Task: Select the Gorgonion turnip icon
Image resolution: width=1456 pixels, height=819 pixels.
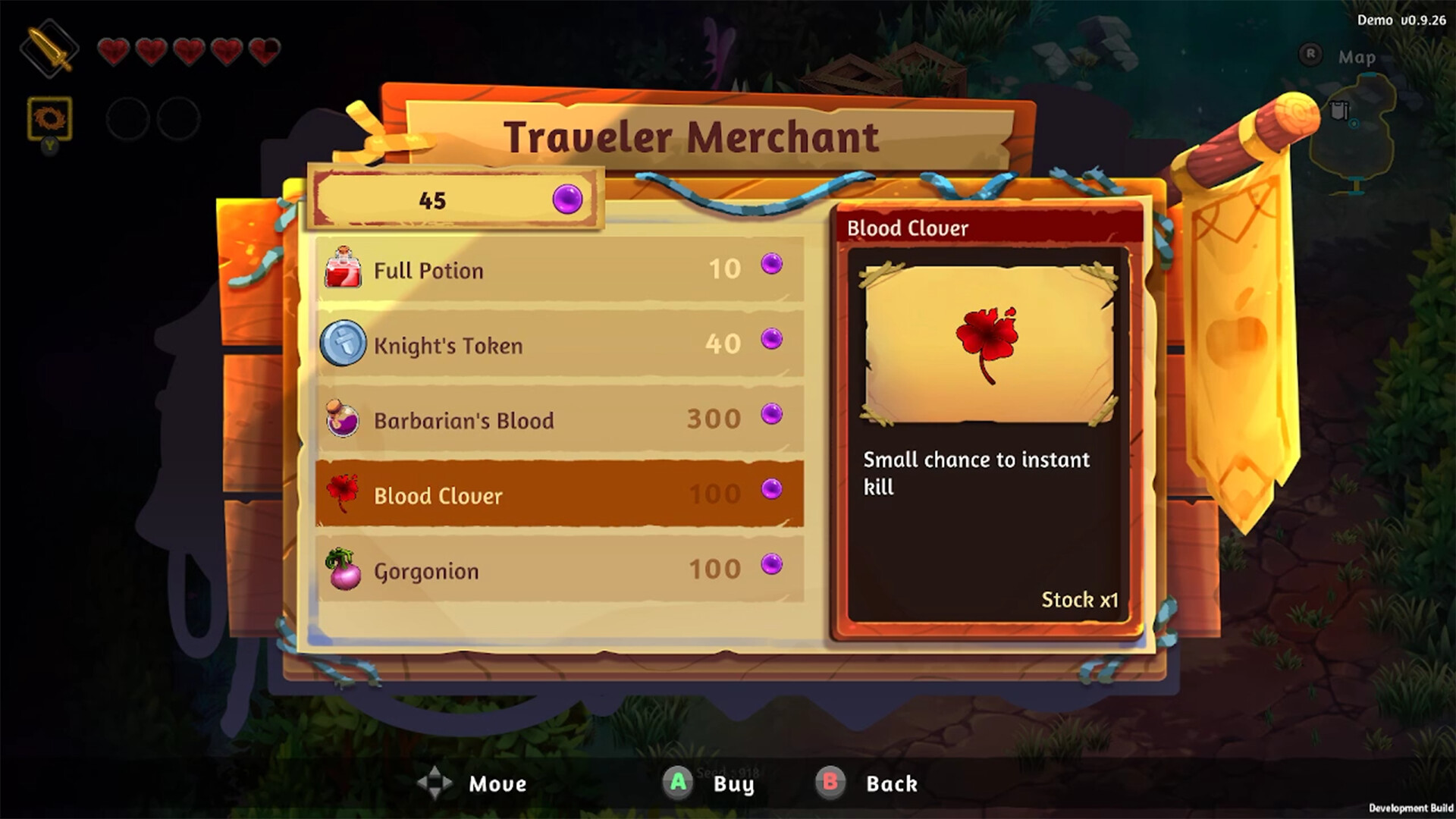Action: [x=344, y=570]
